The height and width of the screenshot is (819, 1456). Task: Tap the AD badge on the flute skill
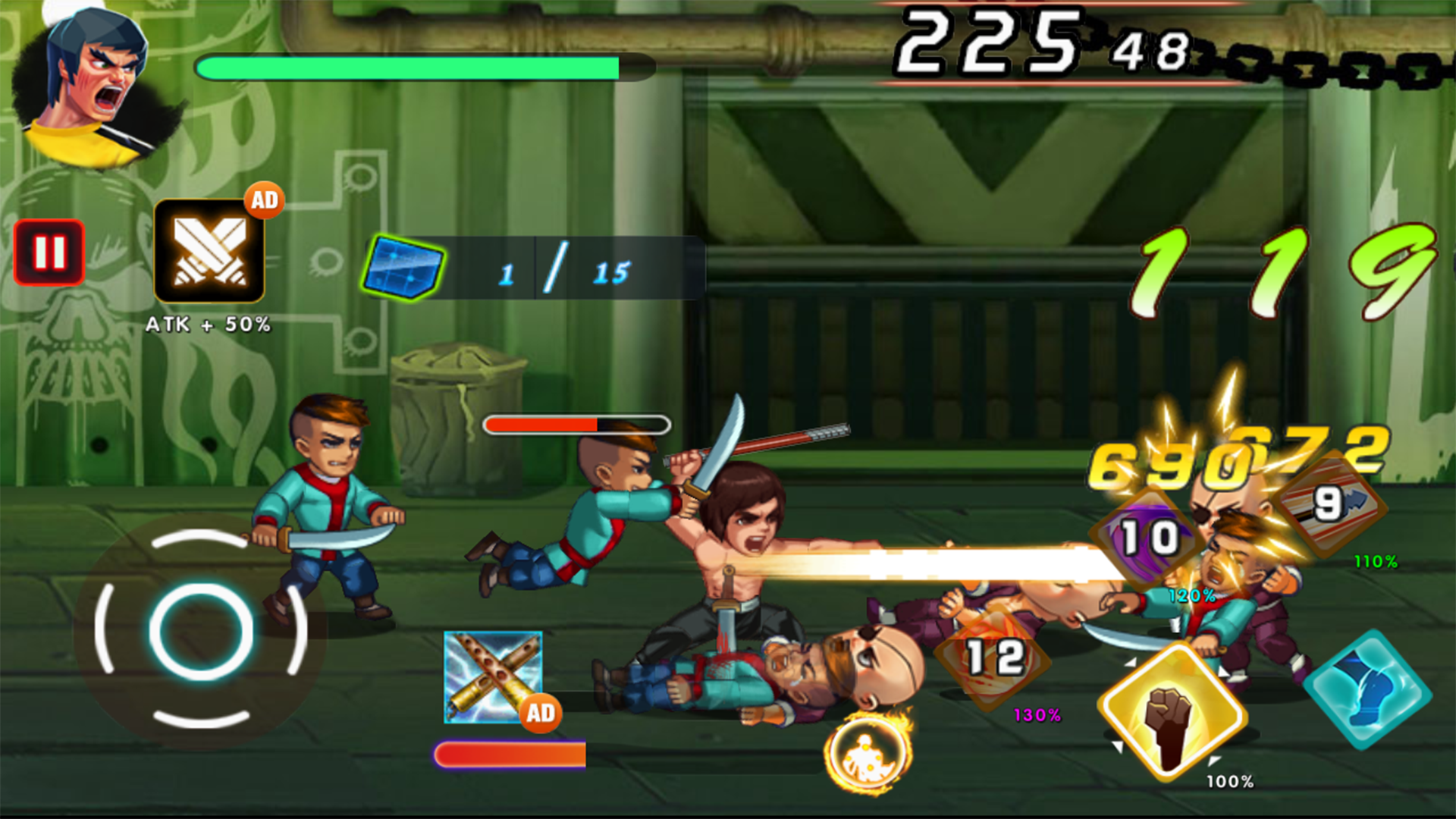(x=539, y=713)
